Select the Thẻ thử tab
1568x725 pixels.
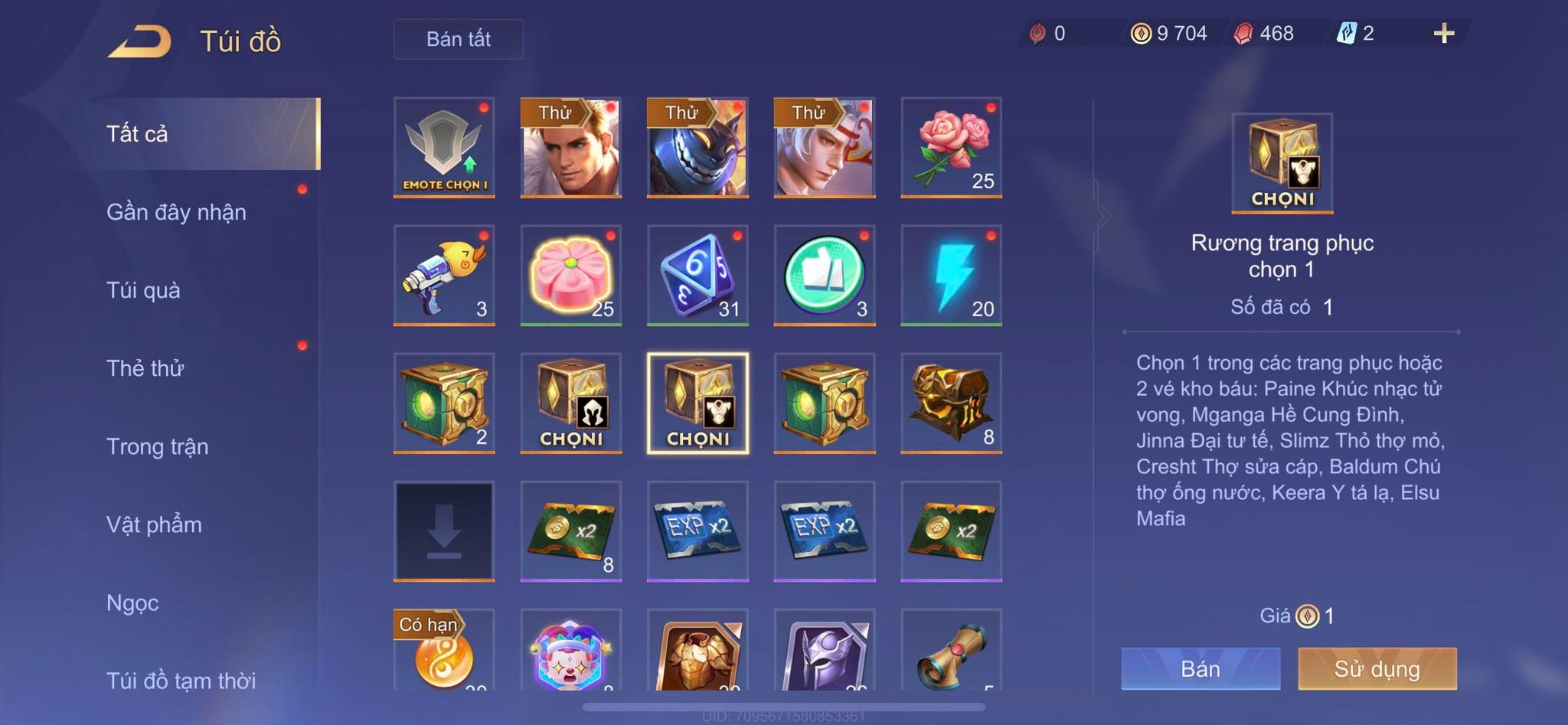[x=145, y=368]
